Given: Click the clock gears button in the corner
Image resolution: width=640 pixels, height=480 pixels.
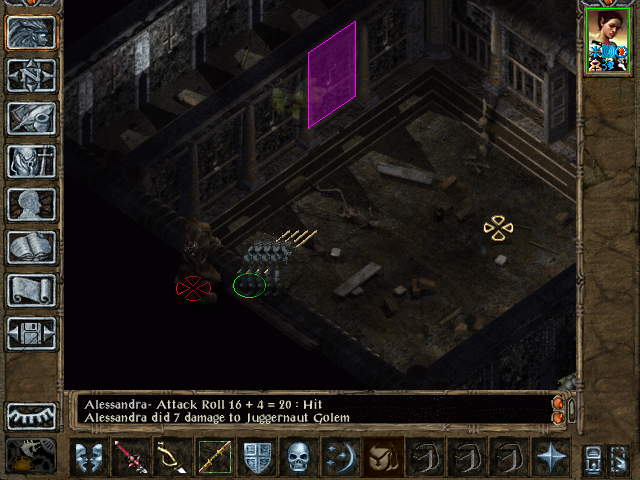Looking at the screenshot, I should tap(31, 456).
